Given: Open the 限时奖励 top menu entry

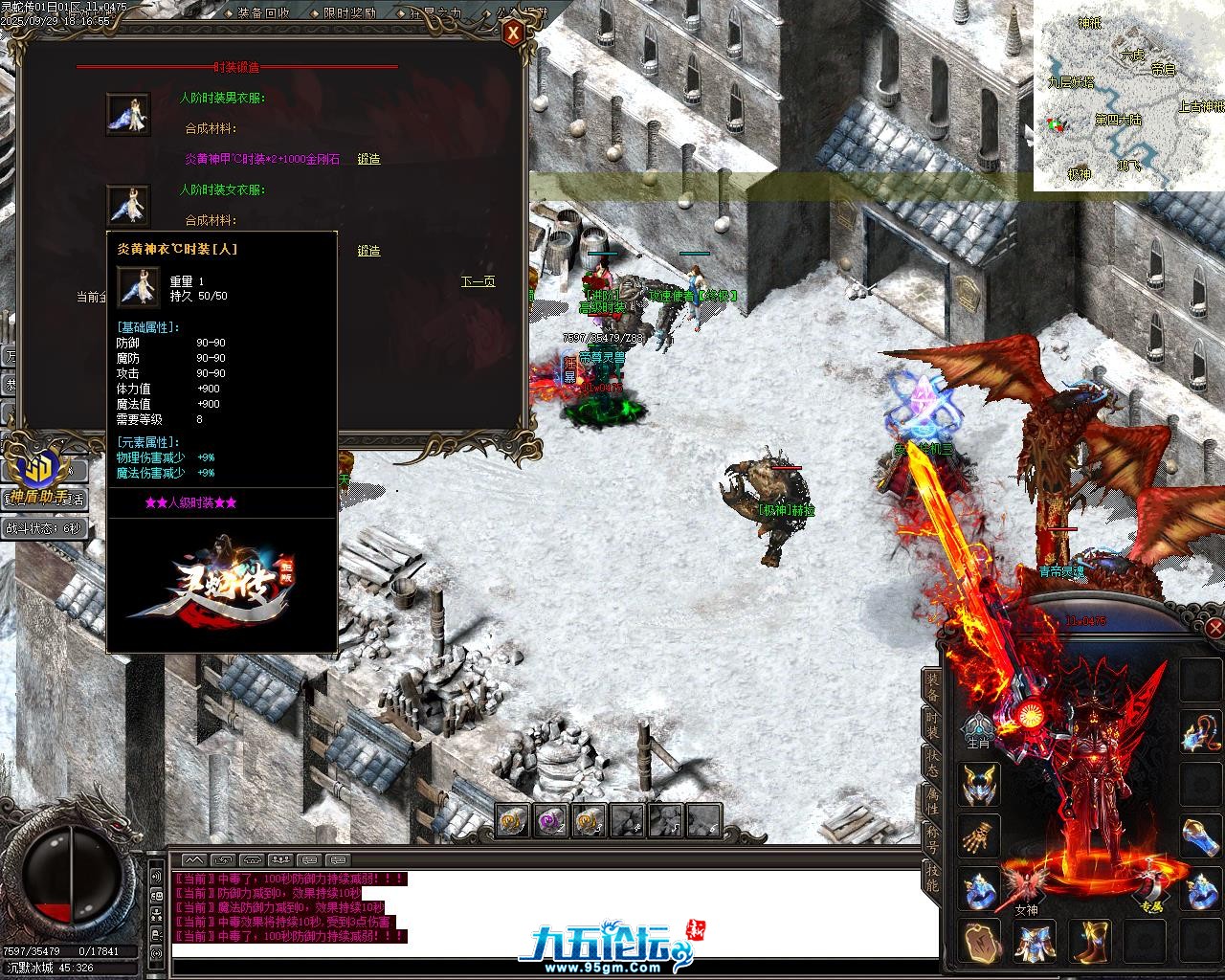Looking at the screenshot, I should (349, 13).
